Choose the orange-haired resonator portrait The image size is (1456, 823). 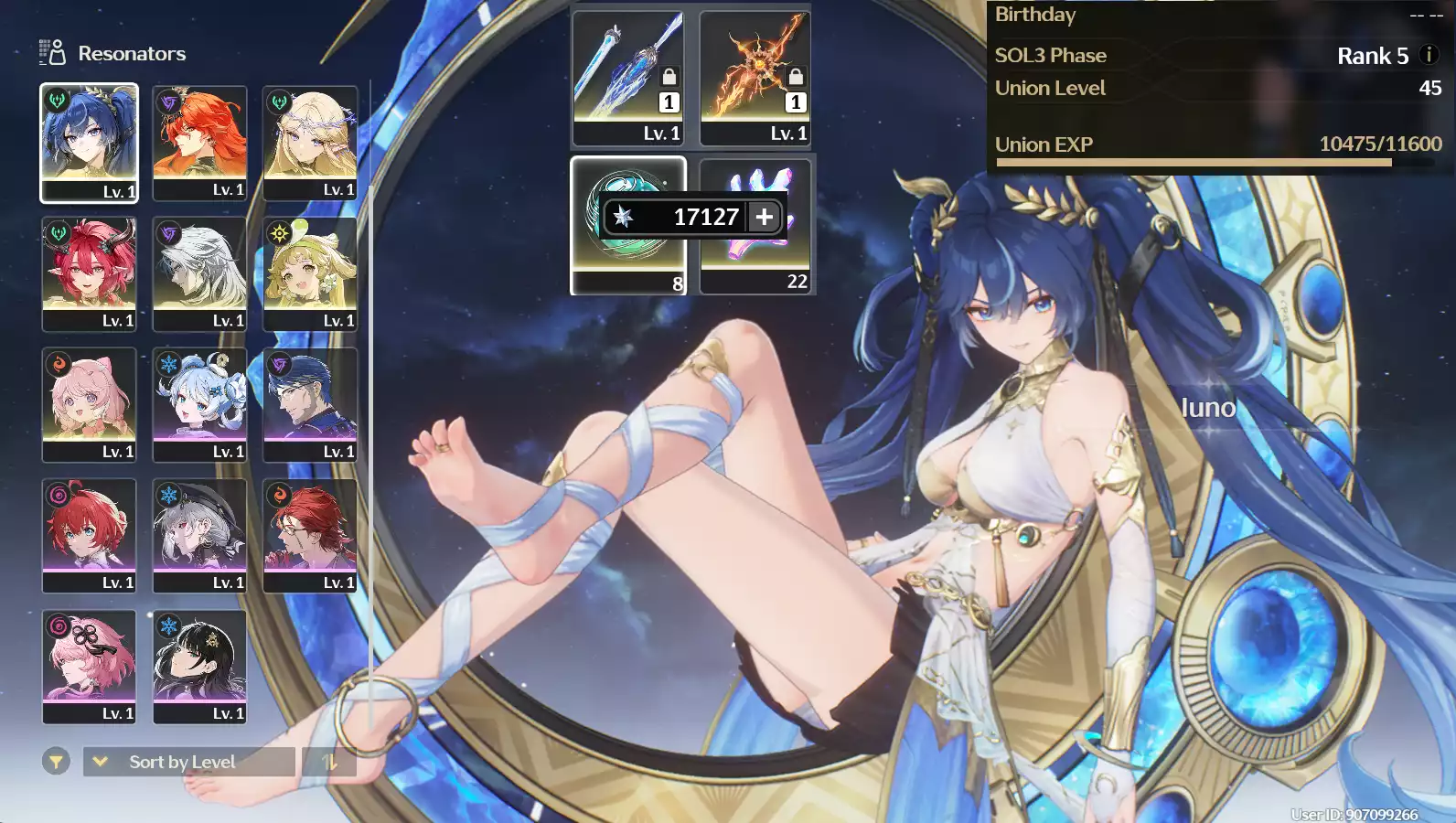(x=199, y=143)
